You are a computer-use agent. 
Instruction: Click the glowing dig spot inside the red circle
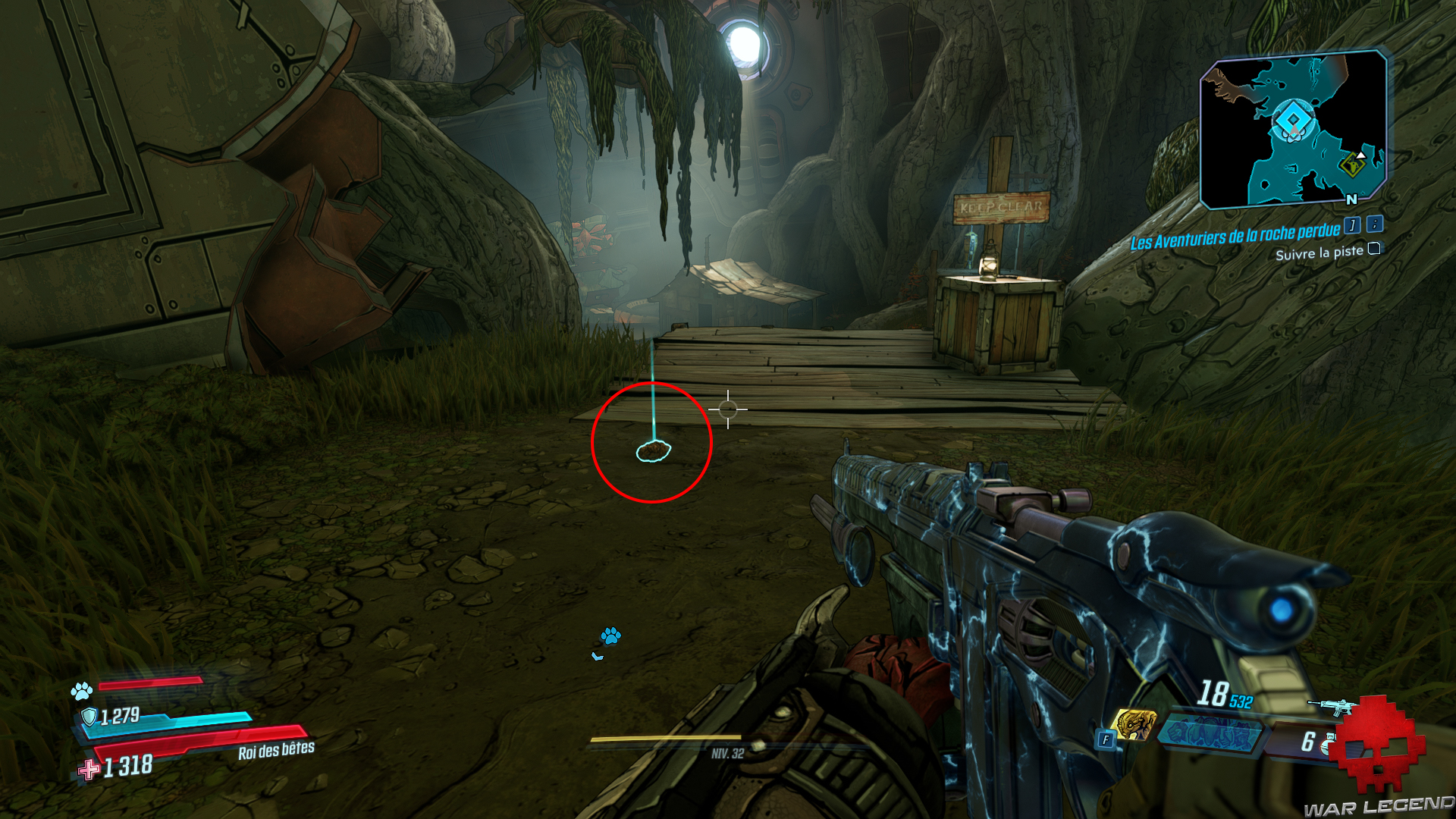[654, 453]
